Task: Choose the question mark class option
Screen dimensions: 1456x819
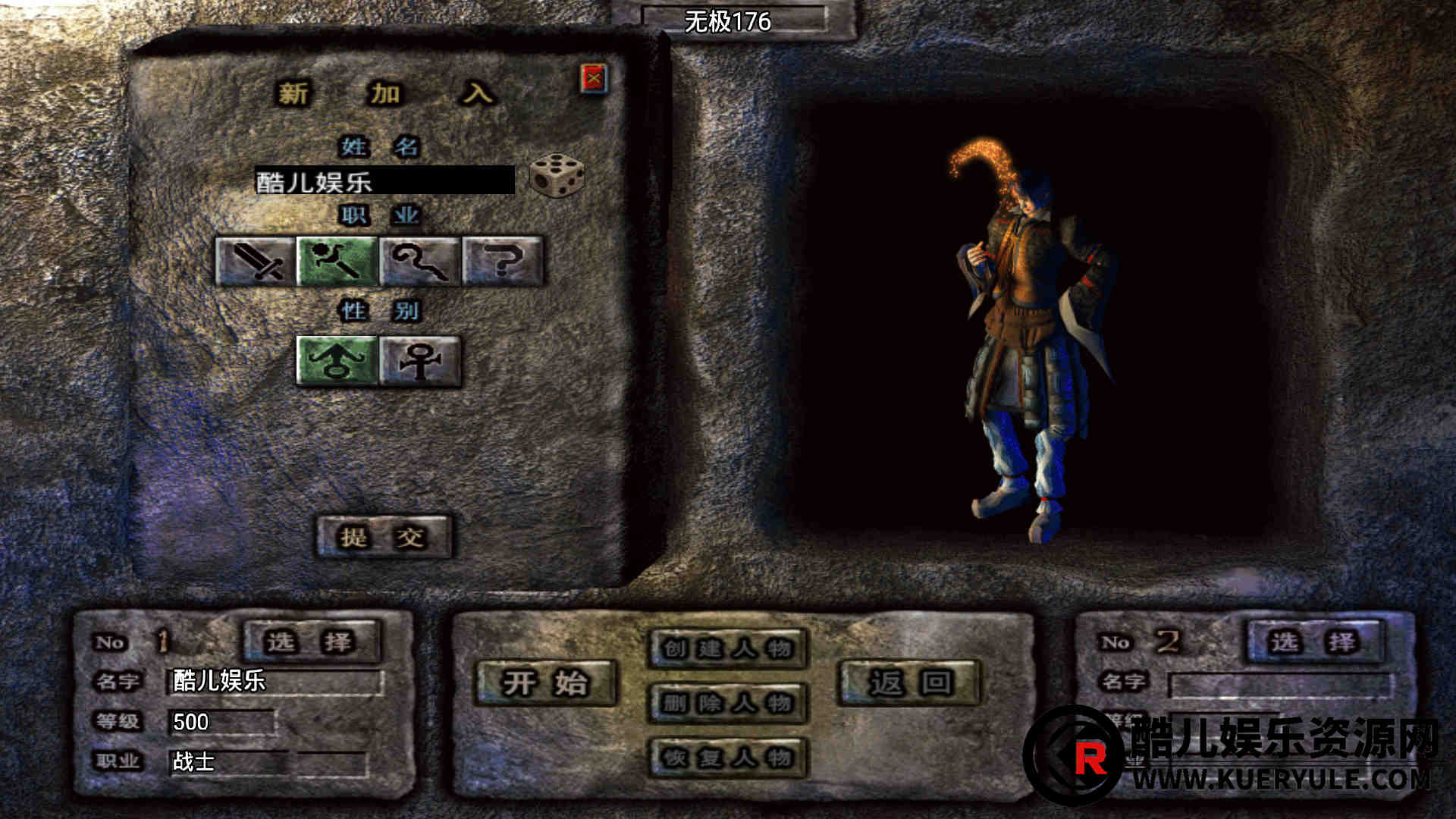Action: coord(502,262)
